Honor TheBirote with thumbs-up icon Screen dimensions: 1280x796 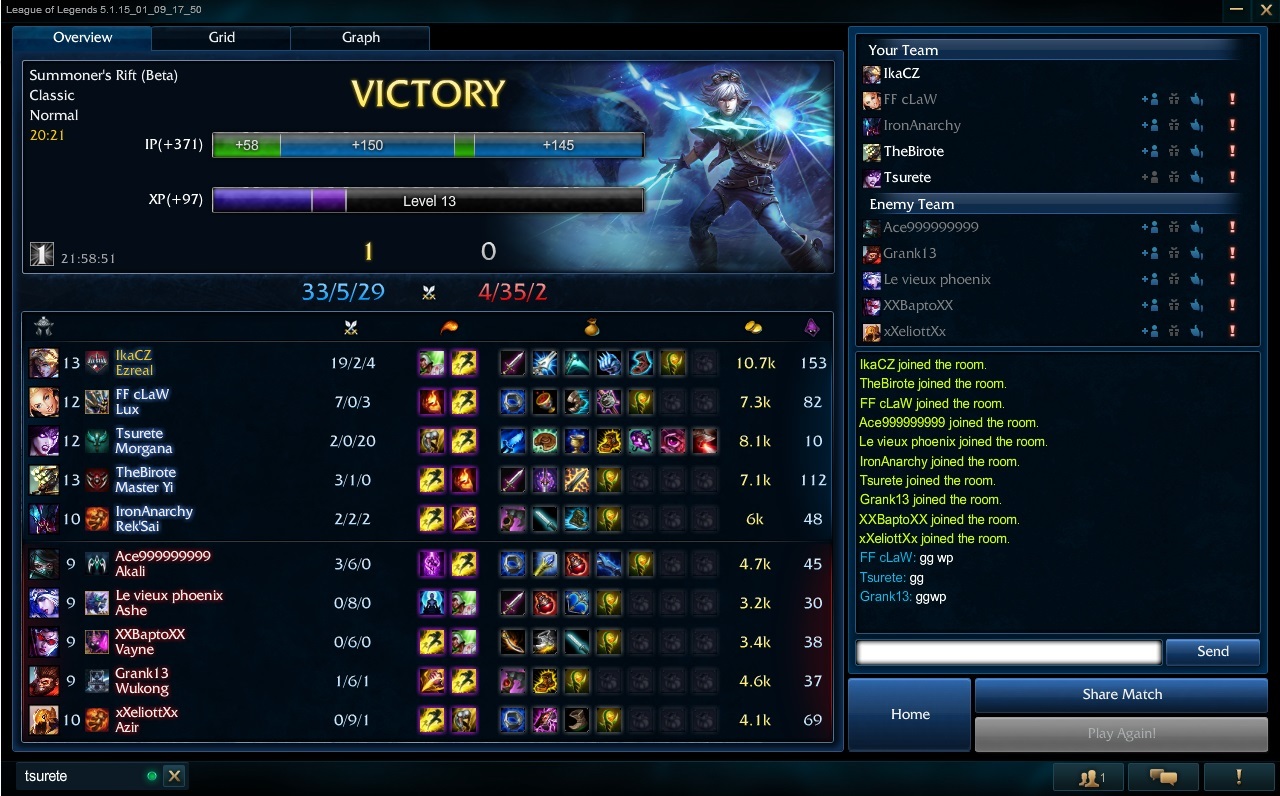[x=1196, y=151]
